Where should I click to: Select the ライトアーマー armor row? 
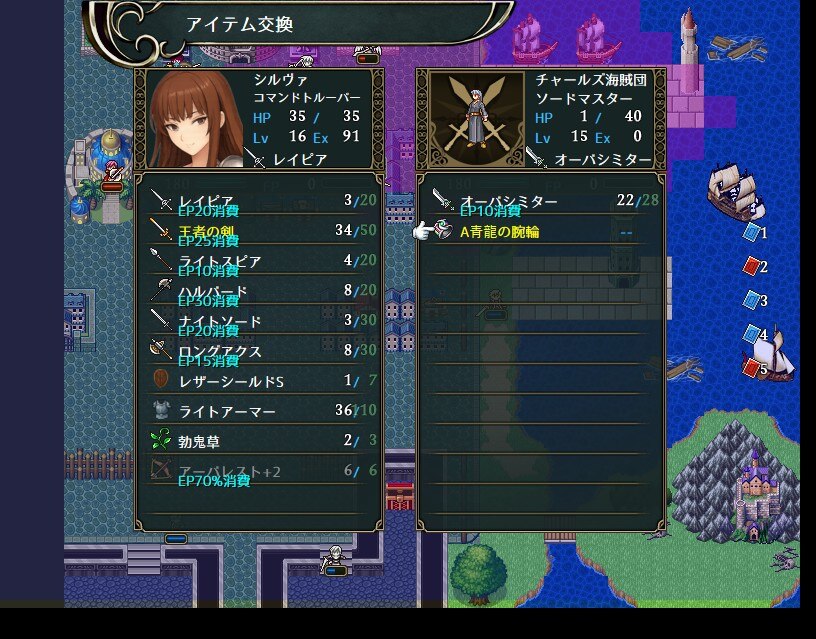click(x=260, y=411)
